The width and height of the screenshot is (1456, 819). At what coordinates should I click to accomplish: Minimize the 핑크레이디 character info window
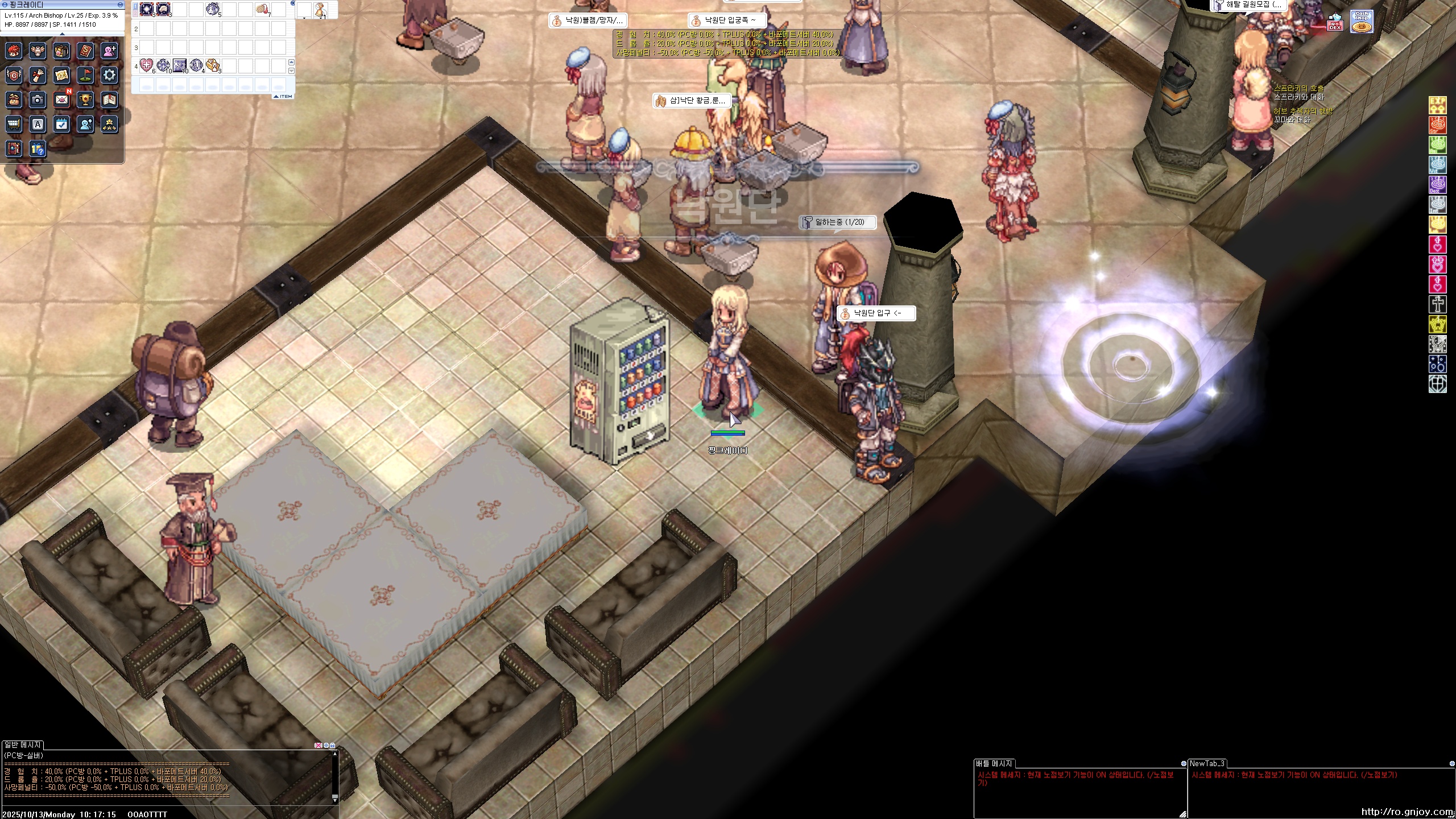[x=120, y=5]
